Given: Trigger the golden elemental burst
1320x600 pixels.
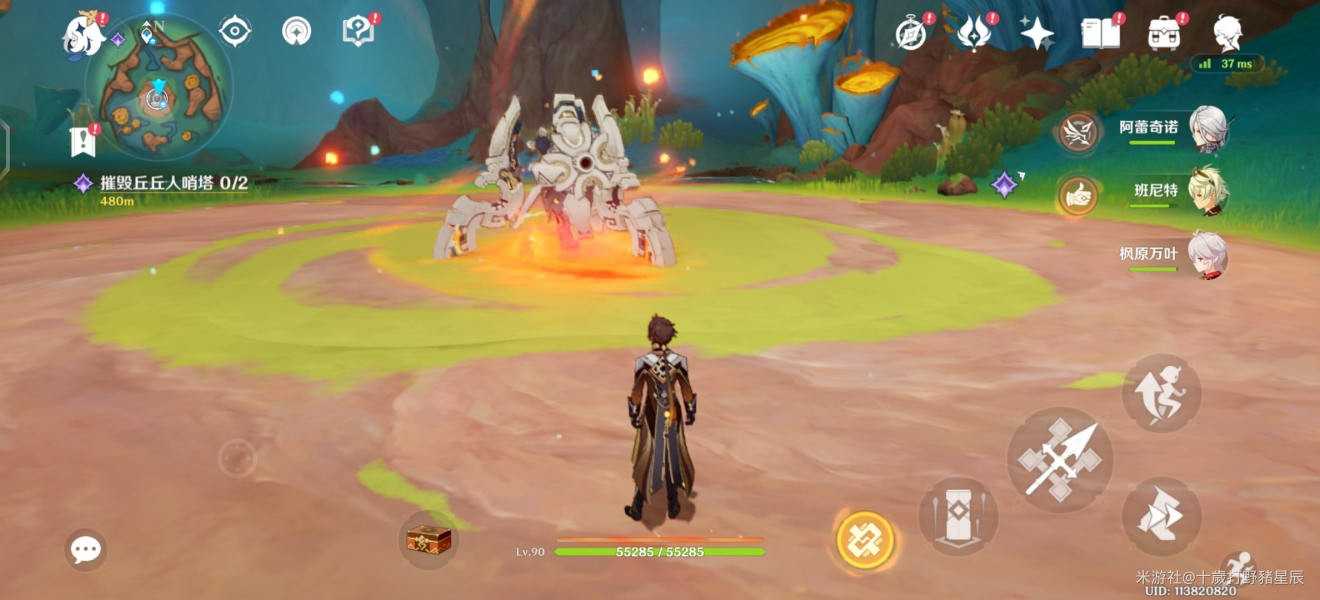Looking at the screenshot, I should (x=865, y=540).
